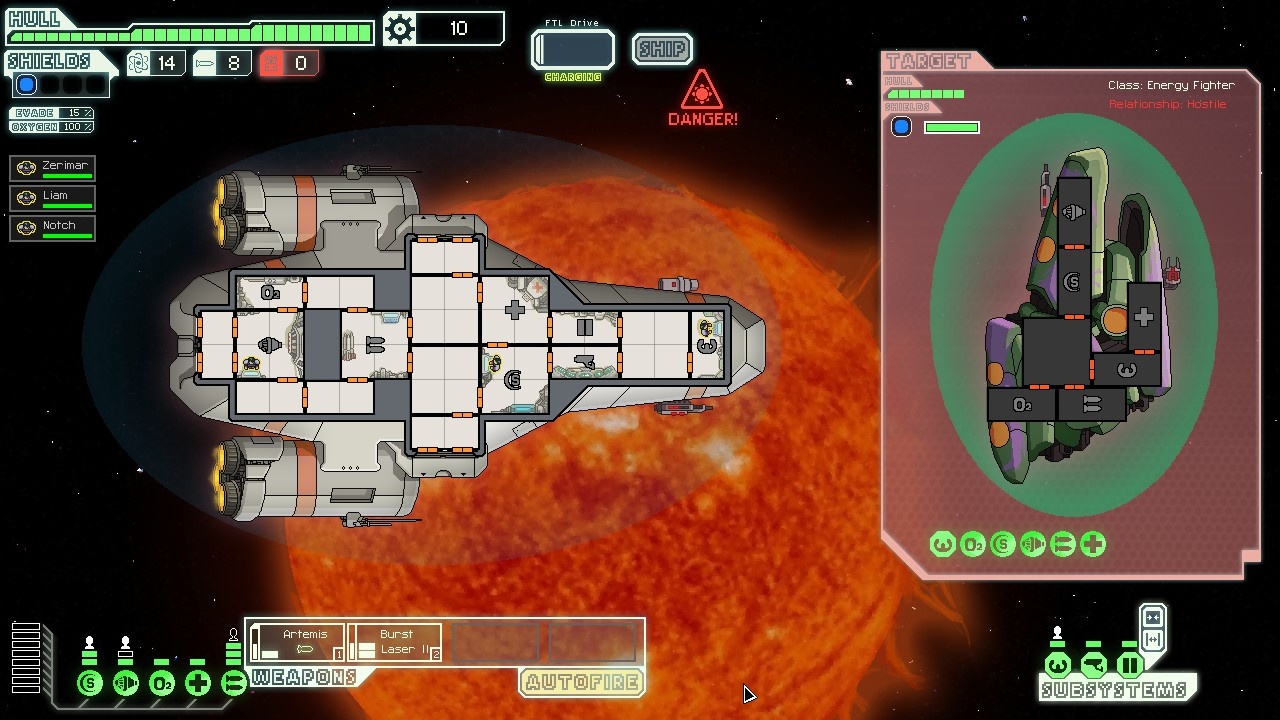This screenshot has width=1280, height=720.
Task: Choose crew member Notch
Action: click(x=53, y=228)
